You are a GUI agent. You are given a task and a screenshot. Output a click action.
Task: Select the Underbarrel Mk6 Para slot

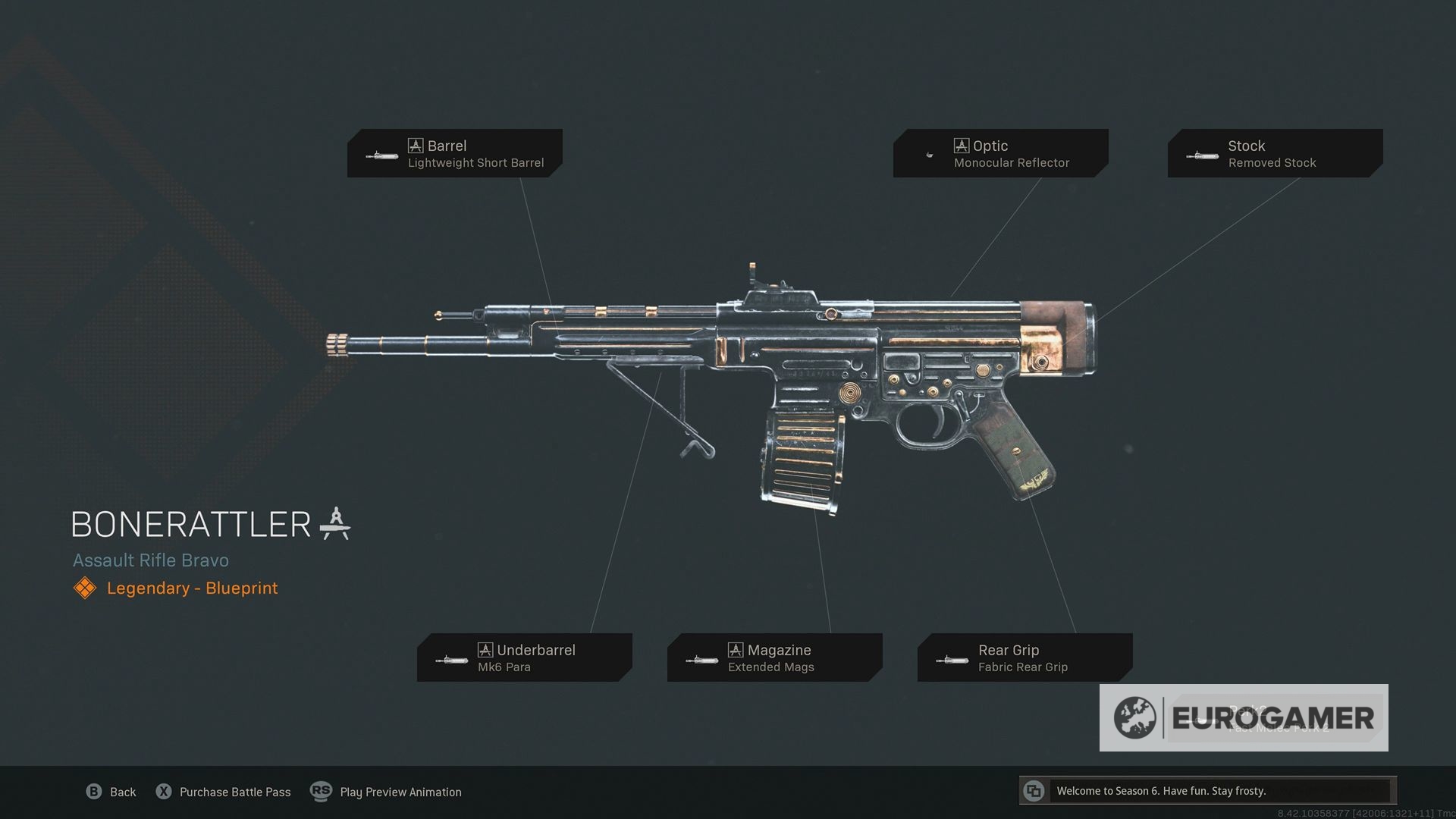[524, 657]
